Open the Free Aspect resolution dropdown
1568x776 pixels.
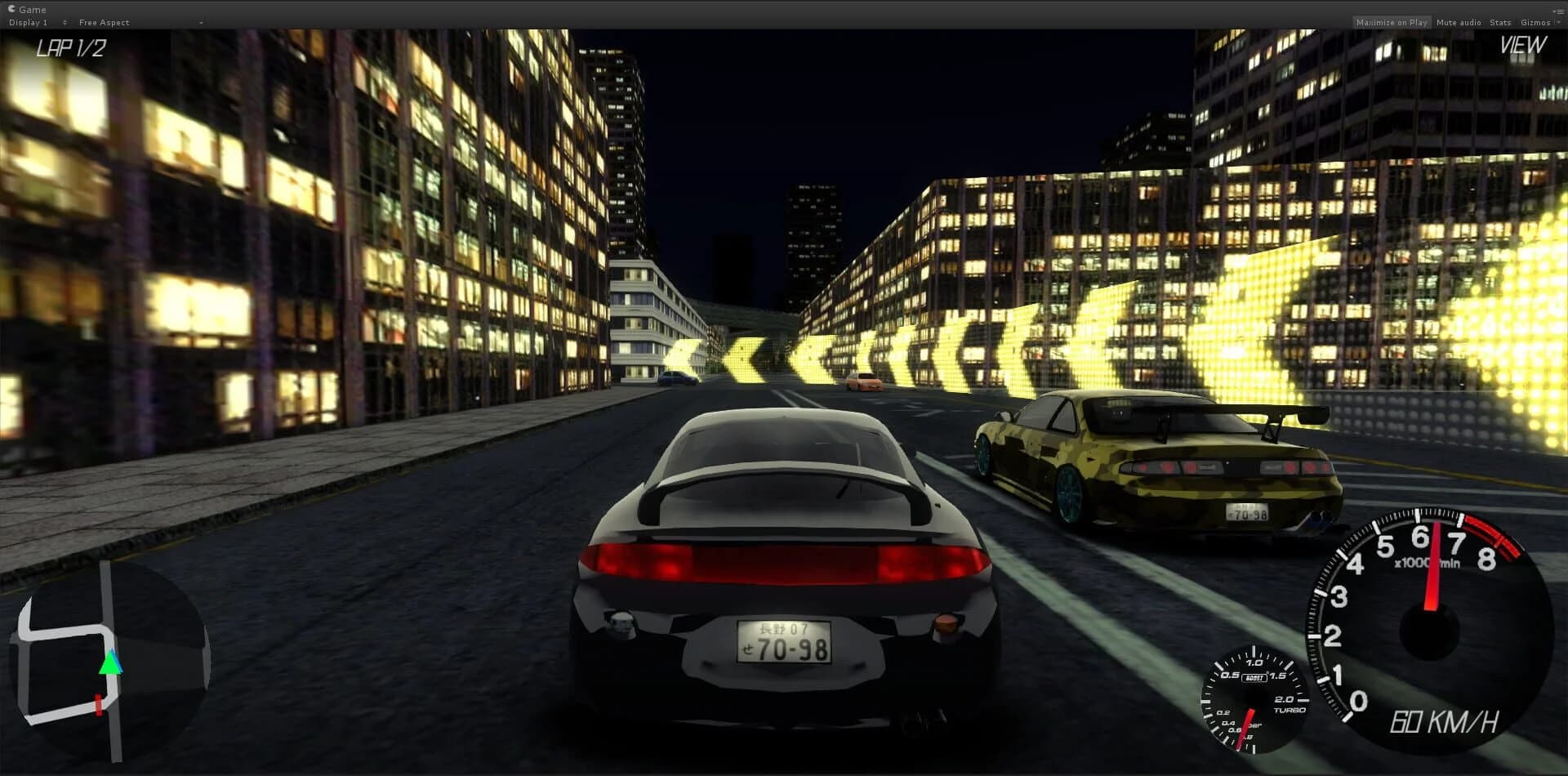pos(114,22)
